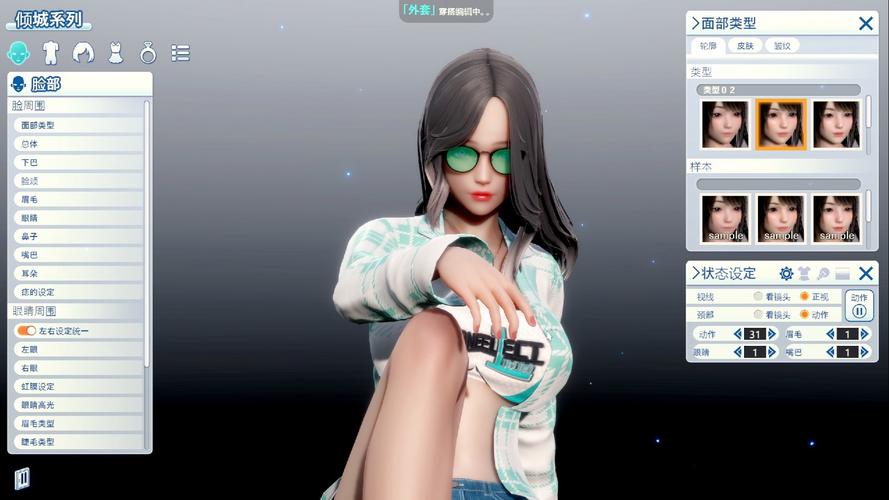
Task: Click the gear icon in 状态设定
Action: (x=786, y=273)
